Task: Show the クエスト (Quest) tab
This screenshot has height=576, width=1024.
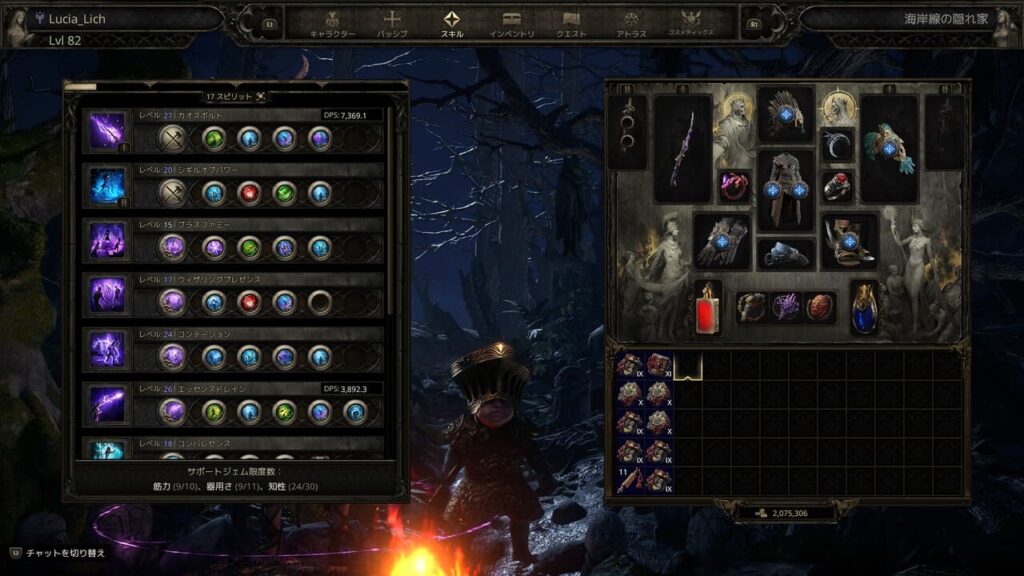Action: [572, 23]
